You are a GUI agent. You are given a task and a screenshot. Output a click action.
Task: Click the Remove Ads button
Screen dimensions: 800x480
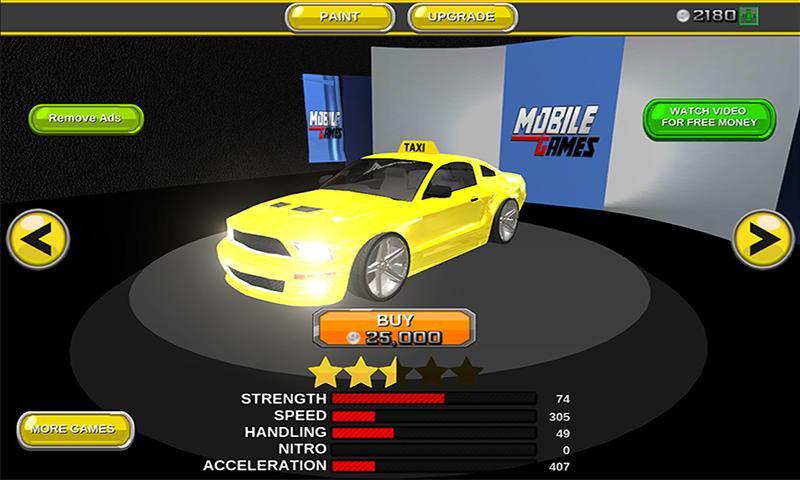tap(86, 118)
